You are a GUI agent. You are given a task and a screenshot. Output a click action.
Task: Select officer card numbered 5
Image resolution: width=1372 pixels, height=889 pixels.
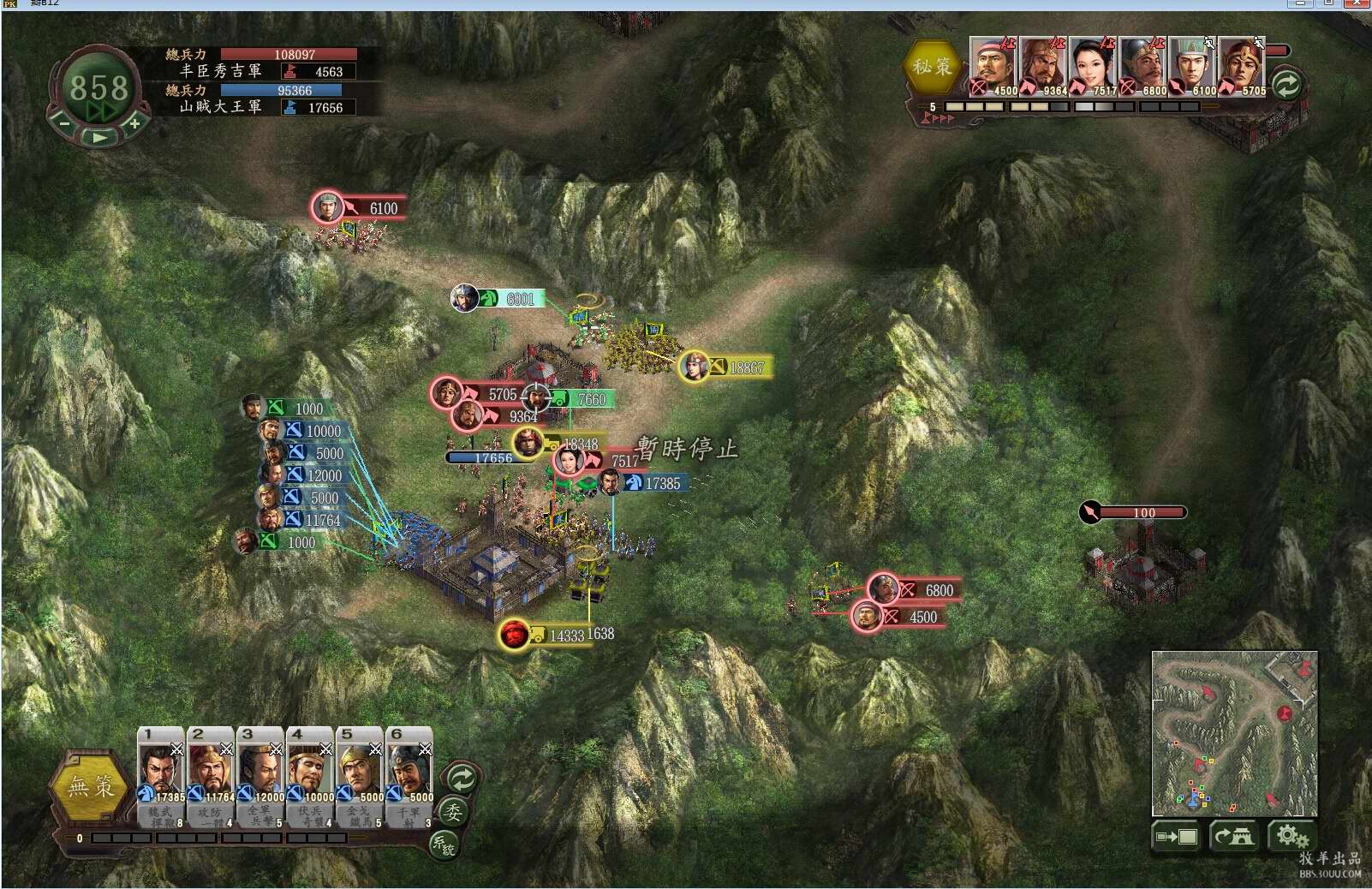point(359,773)
